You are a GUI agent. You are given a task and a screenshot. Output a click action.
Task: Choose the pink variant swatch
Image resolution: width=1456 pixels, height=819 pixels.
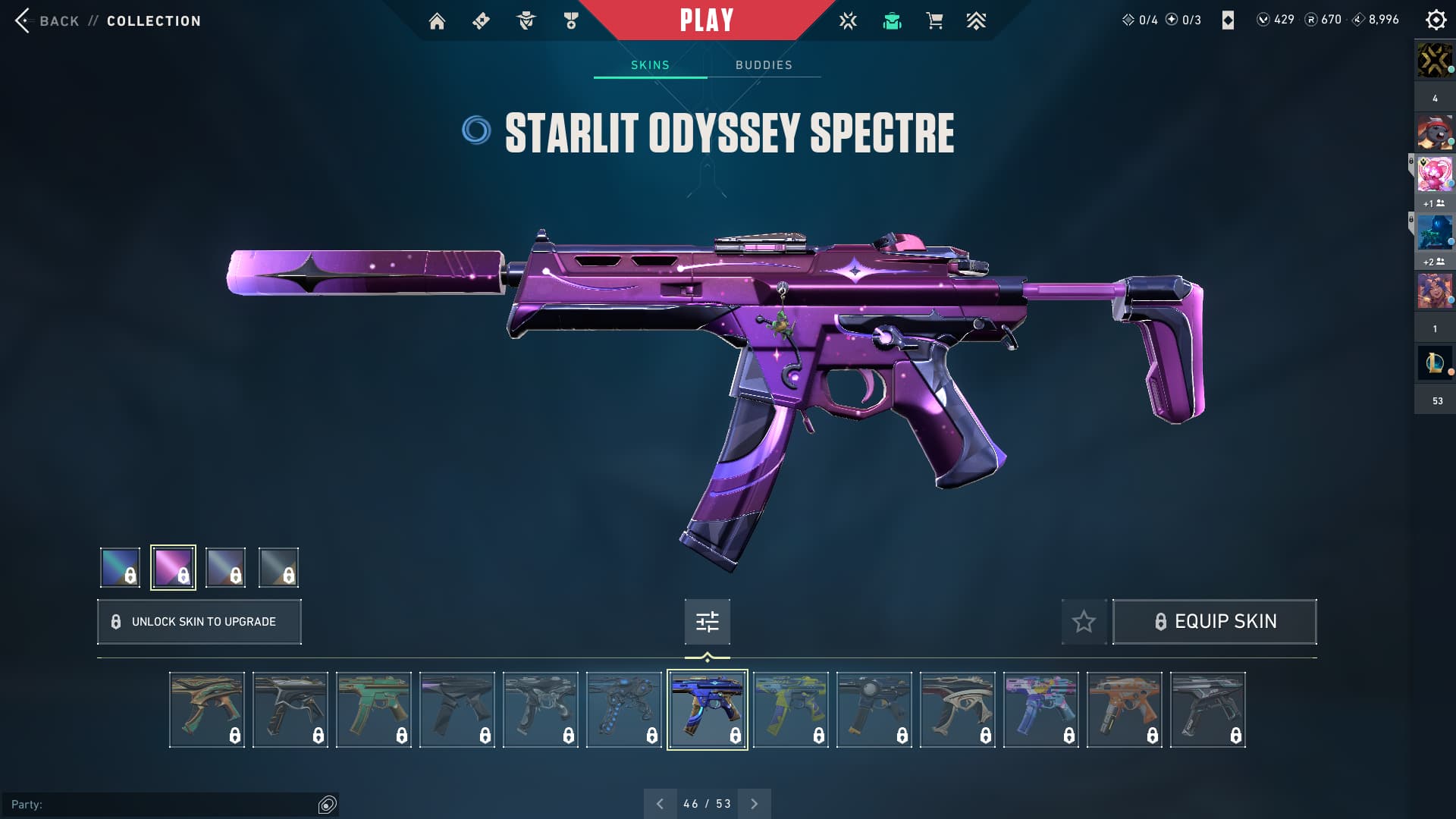pos(173,567)
